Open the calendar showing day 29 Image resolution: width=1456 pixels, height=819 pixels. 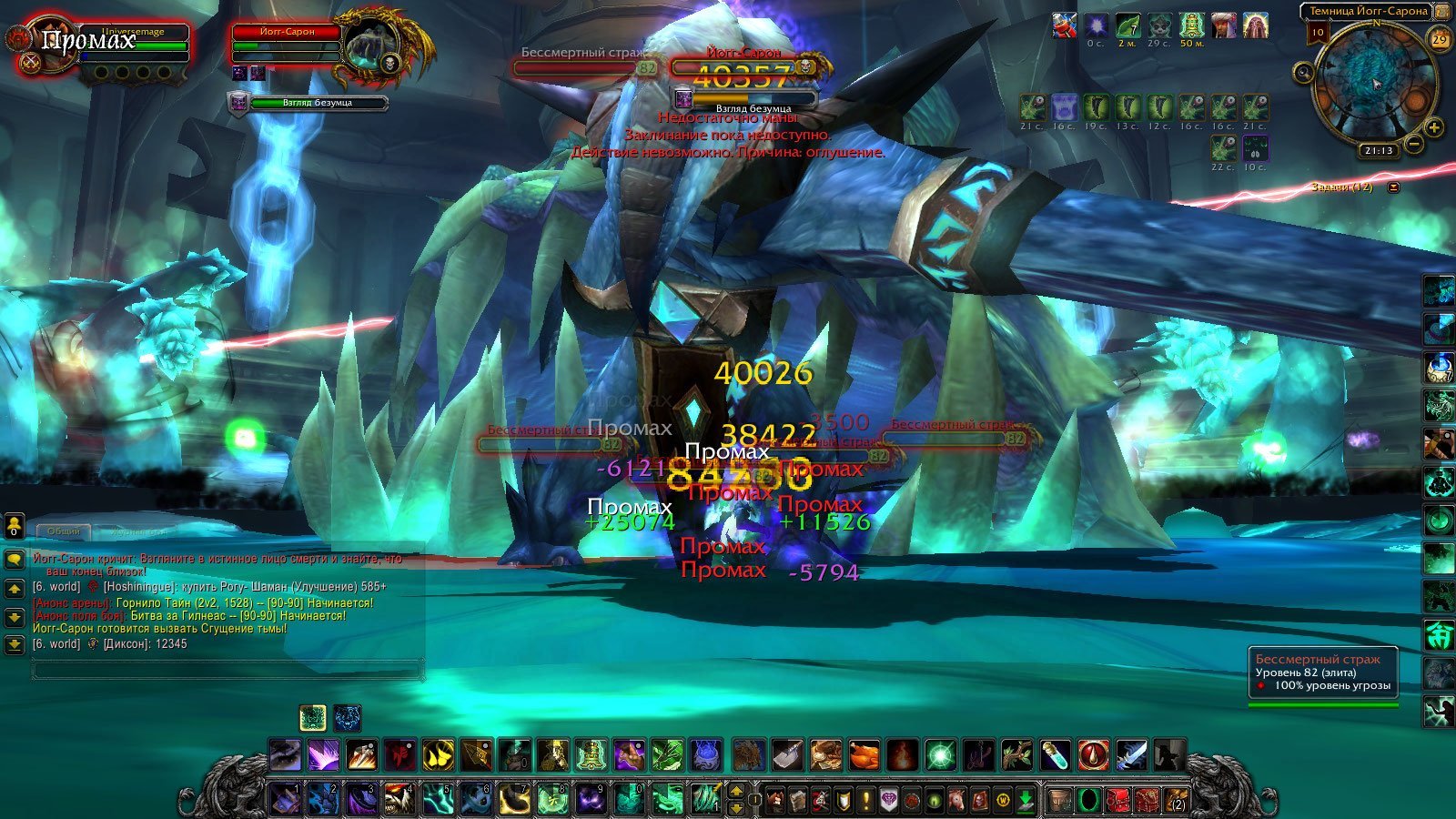click(x=1439, y=39)
